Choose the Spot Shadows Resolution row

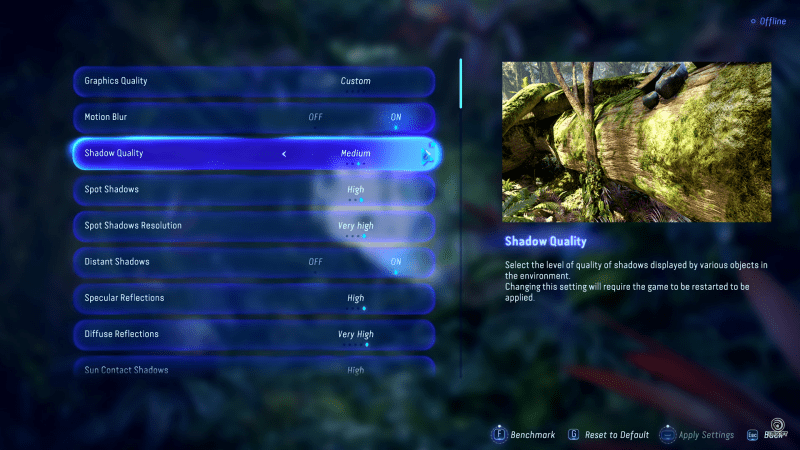click(x=254, y=226)
